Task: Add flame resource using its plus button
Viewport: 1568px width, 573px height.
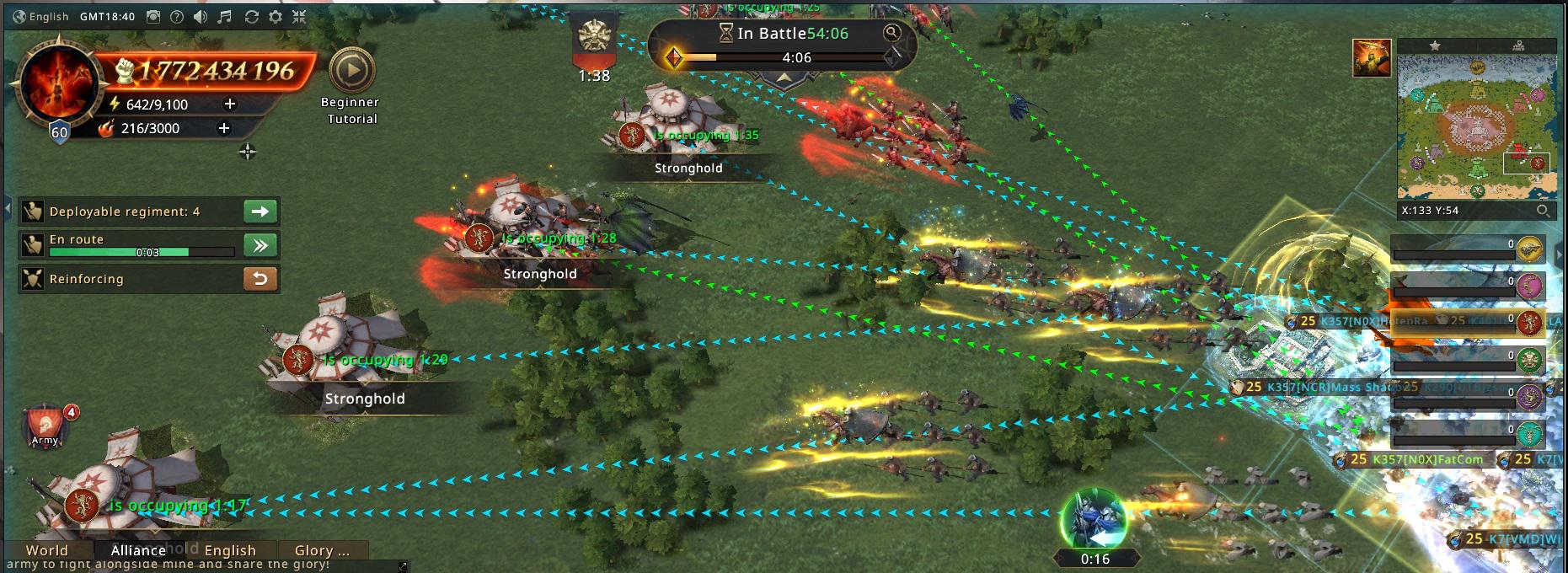Action: click(224, 128)
